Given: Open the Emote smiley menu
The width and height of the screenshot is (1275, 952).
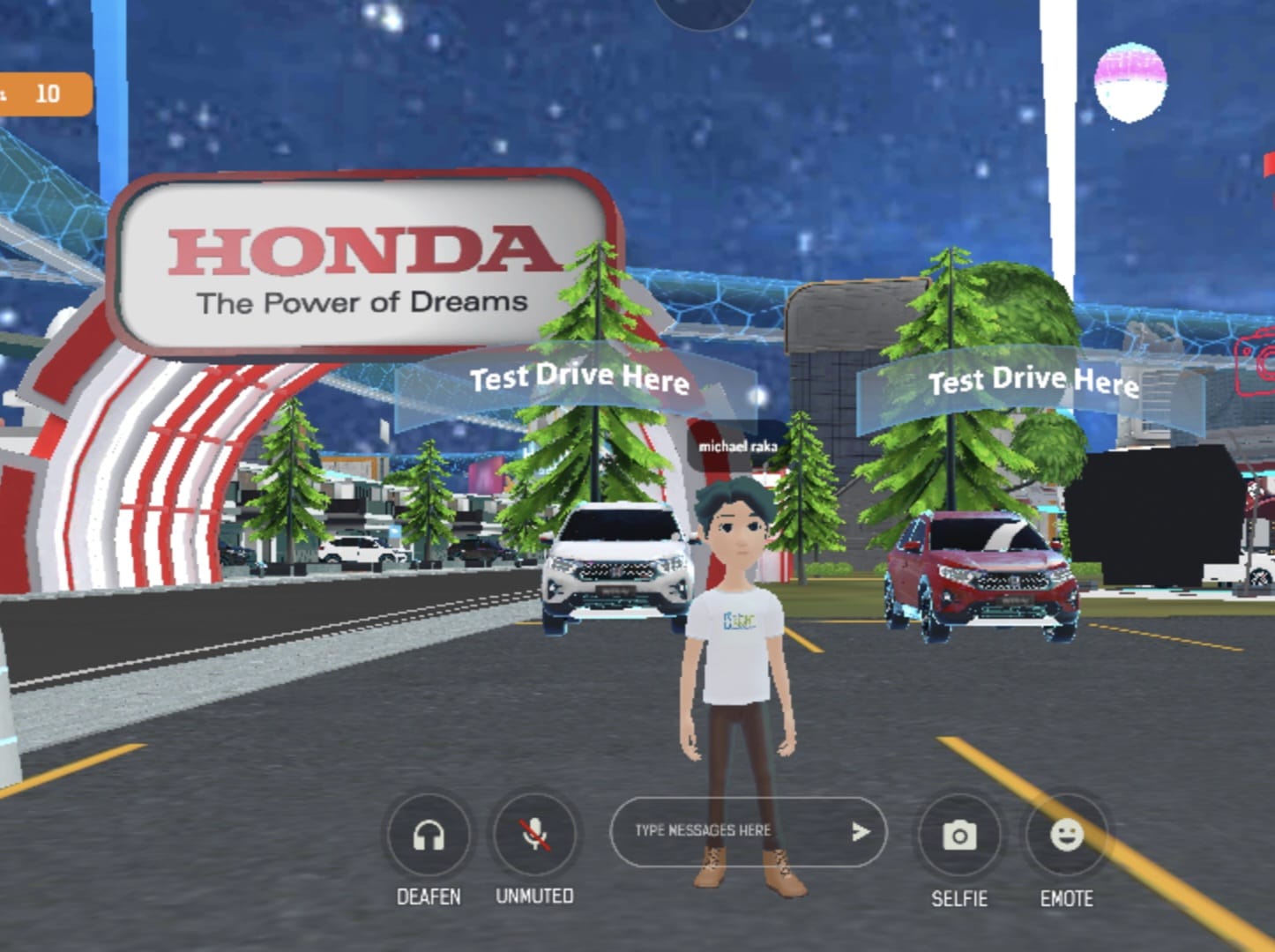Looking at the screenshot, I should tap(1066, 834).
